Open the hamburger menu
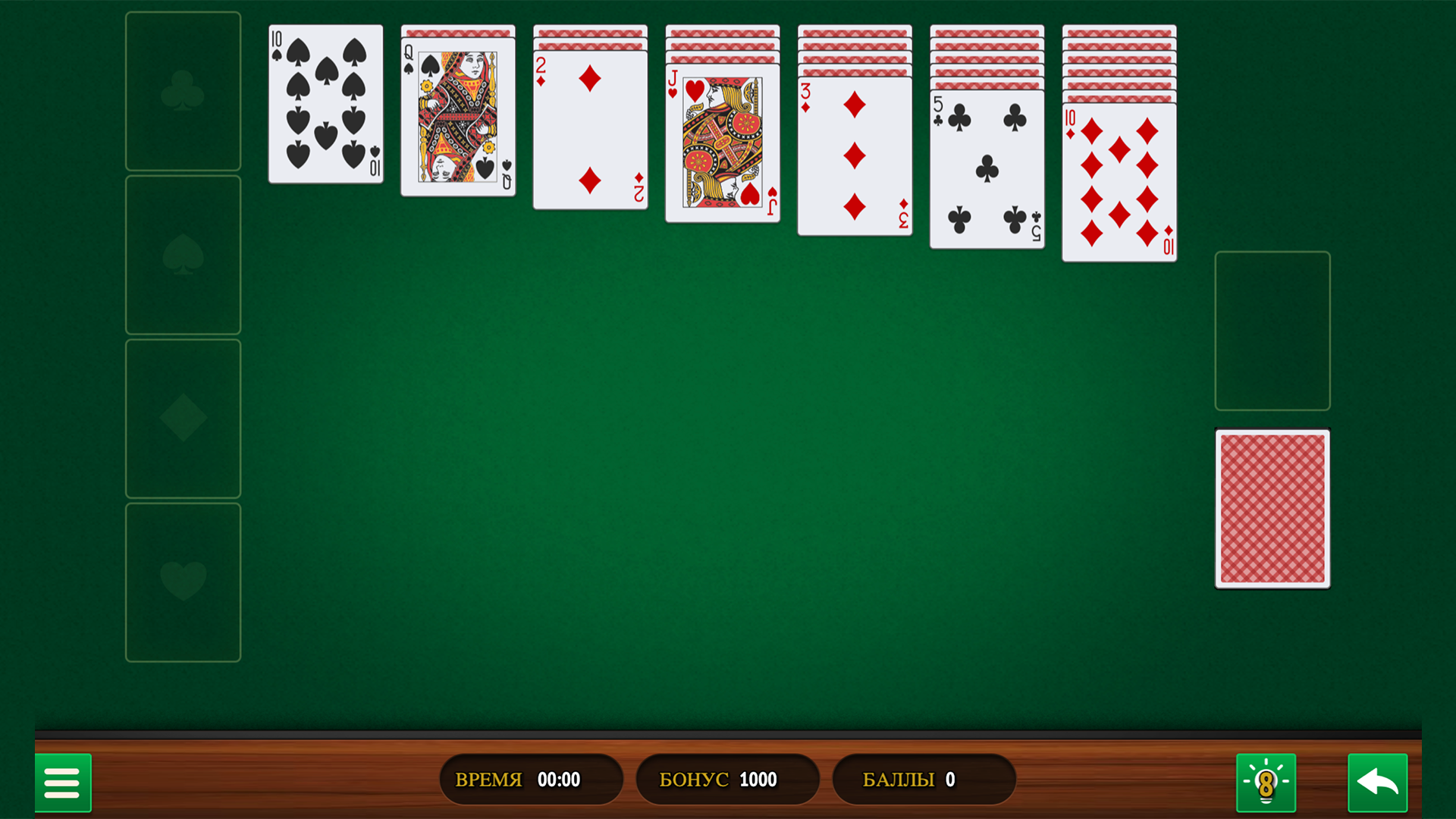 point(63,783)
